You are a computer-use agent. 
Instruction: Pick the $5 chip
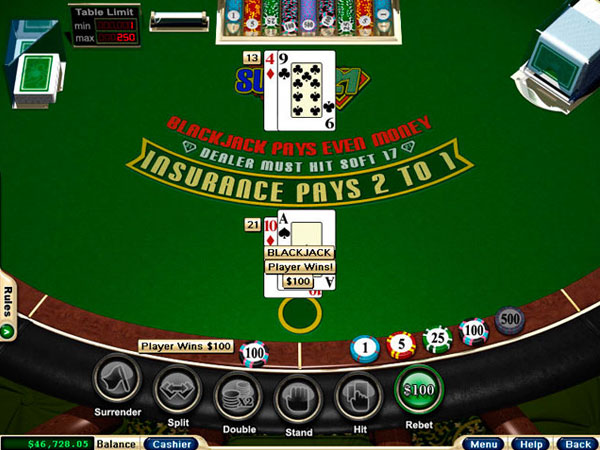(x=401, y=345)
